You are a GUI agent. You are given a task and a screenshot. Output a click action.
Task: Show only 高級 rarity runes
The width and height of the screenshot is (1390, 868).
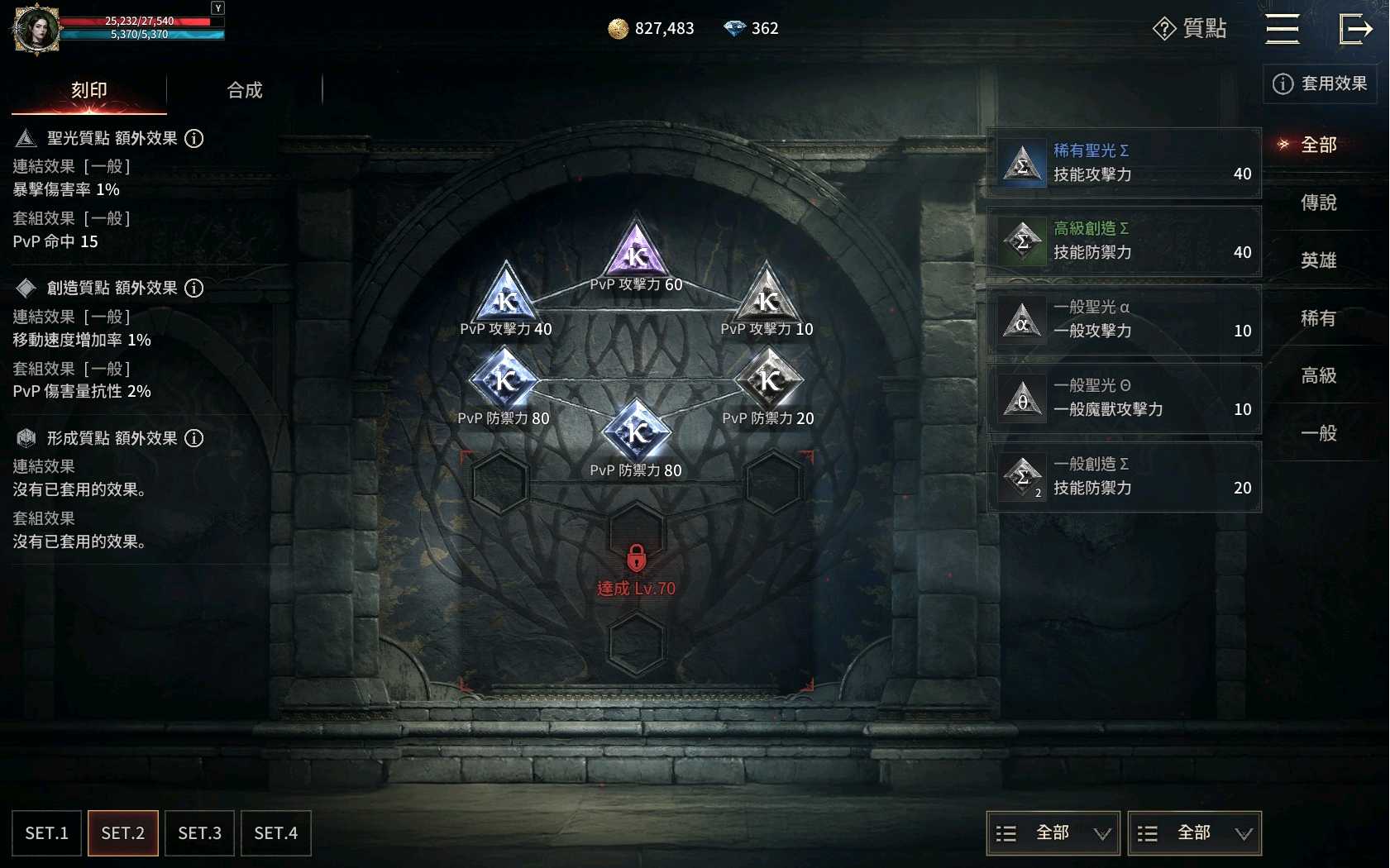1318,375
